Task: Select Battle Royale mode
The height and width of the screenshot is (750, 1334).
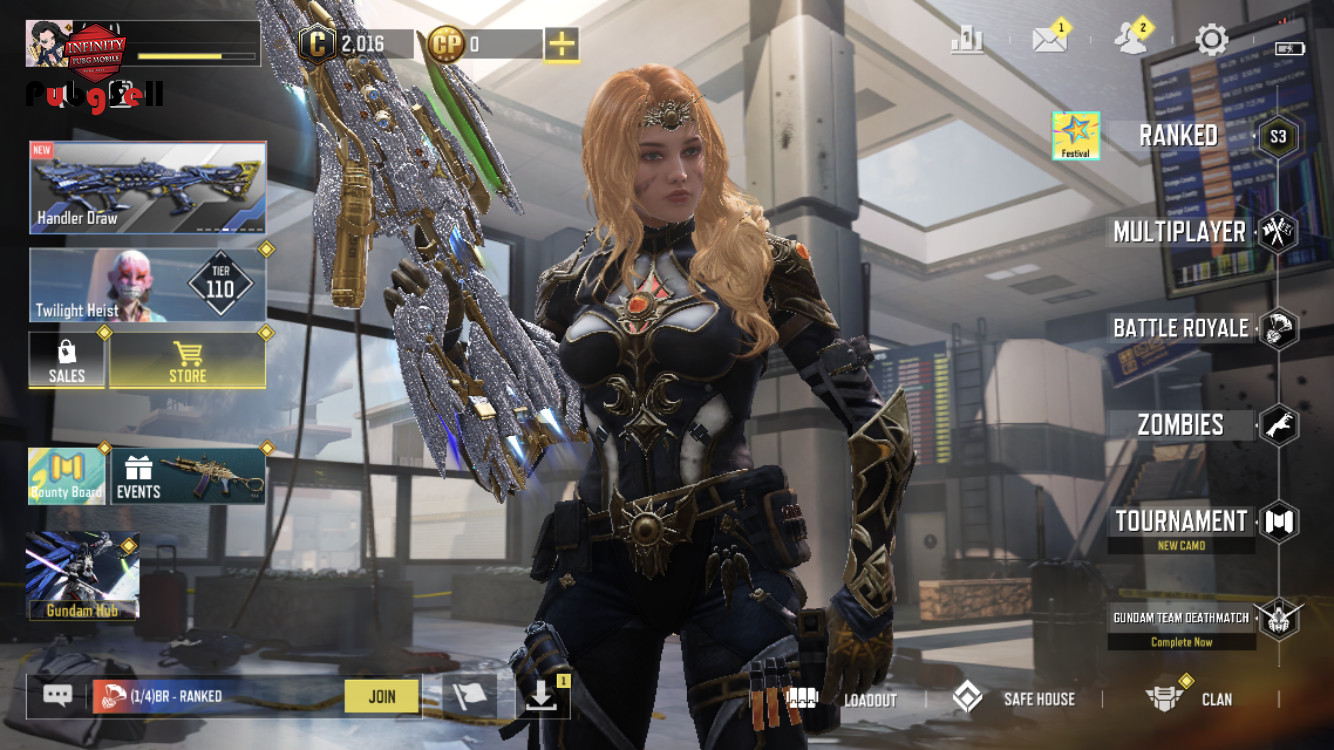Action: (1181, 328)
